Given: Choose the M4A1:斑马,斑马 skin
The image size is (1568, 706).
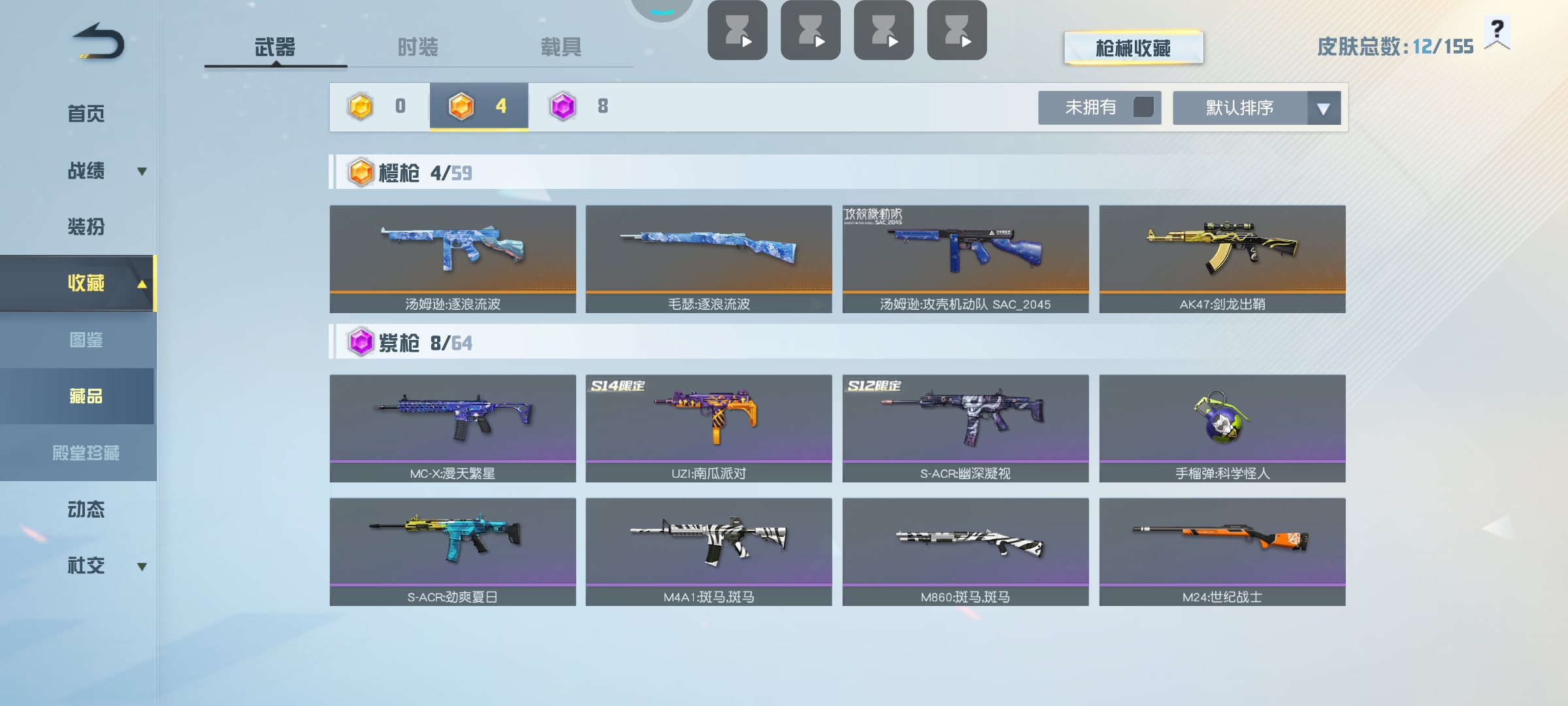Looking at the screenshot, I should tap(708, 552).
